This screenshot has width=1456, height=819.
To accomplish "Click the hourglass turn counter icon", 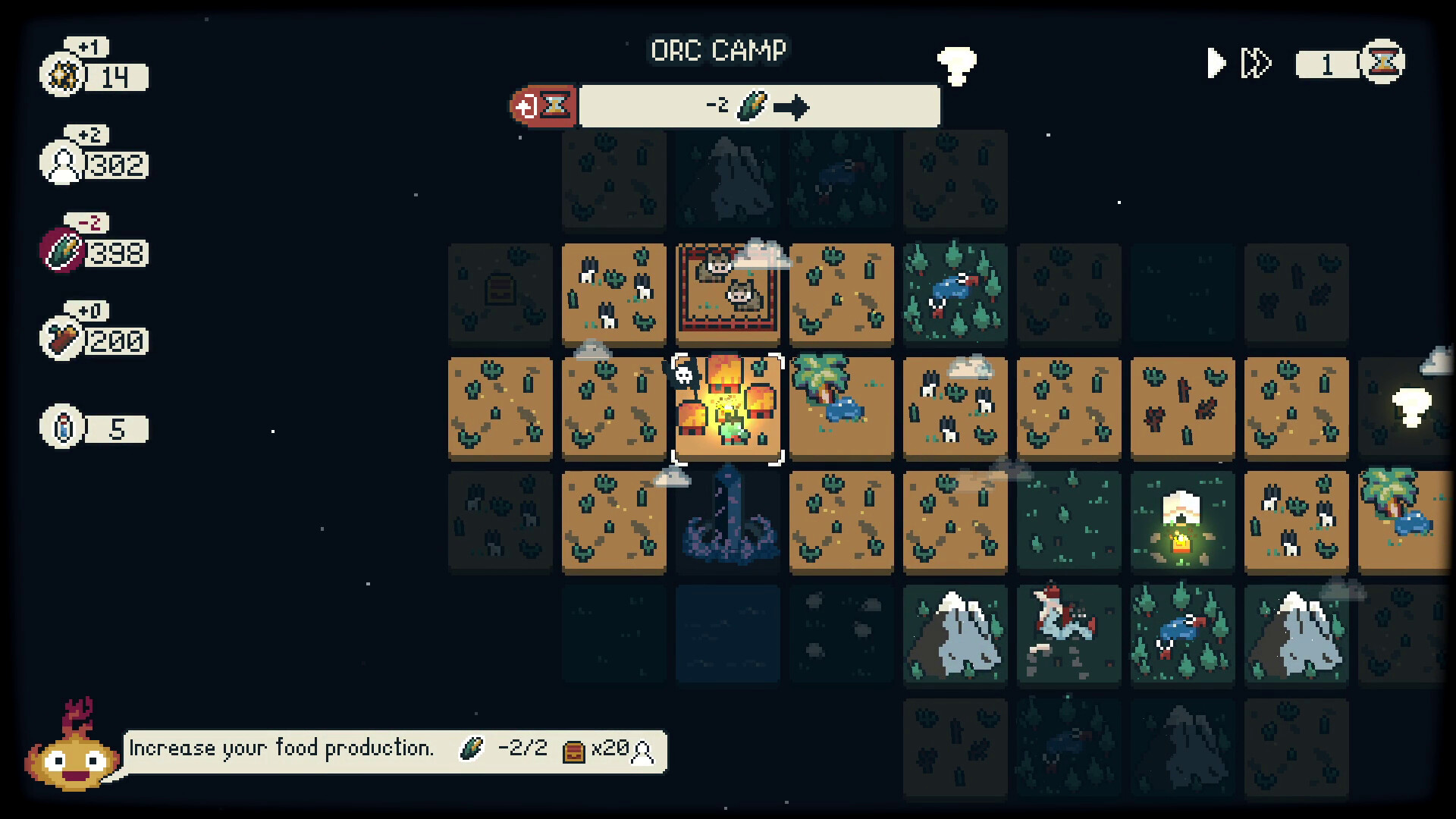I will (1382, 63).
